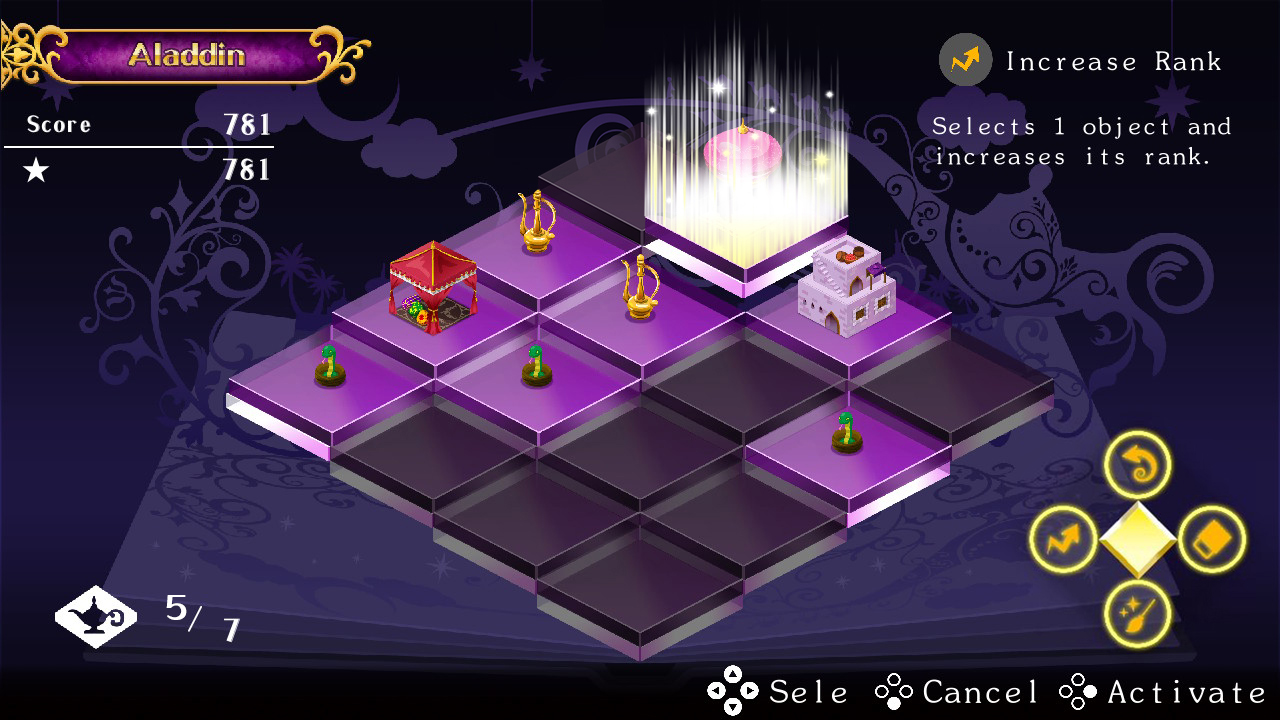Image resolution: width=1280 pixels, height=720 pixels.
Task: Select the Increase Rank zigzag arrow ability icon
Action: (x=1065, y=538)
